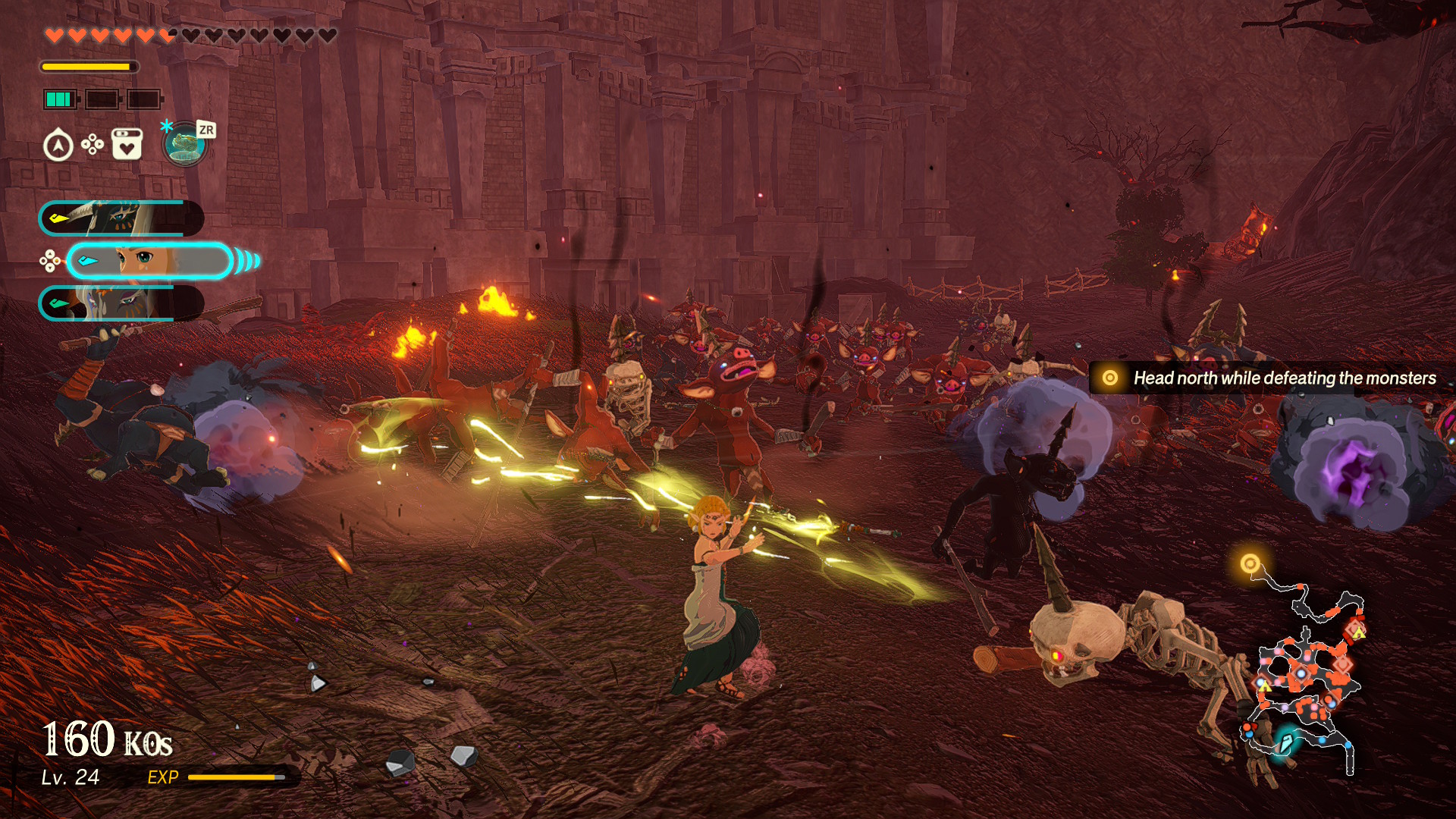Activate the Zonai device icon
The width and height of the screenshot is (1456, 819).
click(x=185, y=144)
